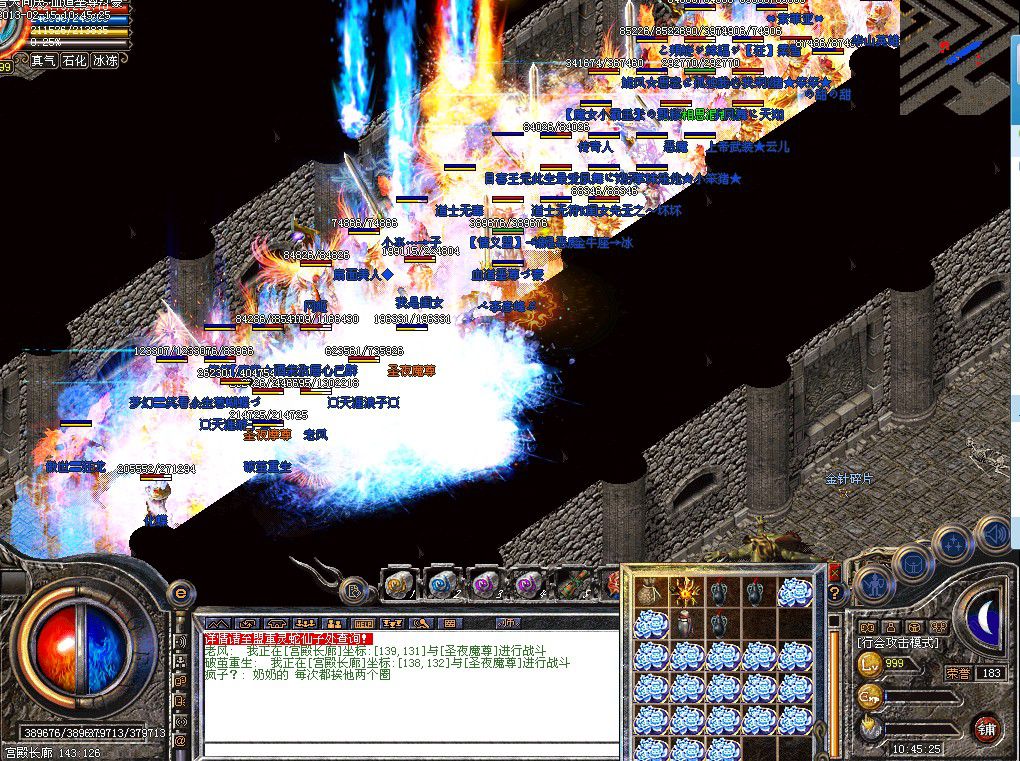Open the bag's question mark help button
Screen dimensions: 1020x761
coord(833,592)
